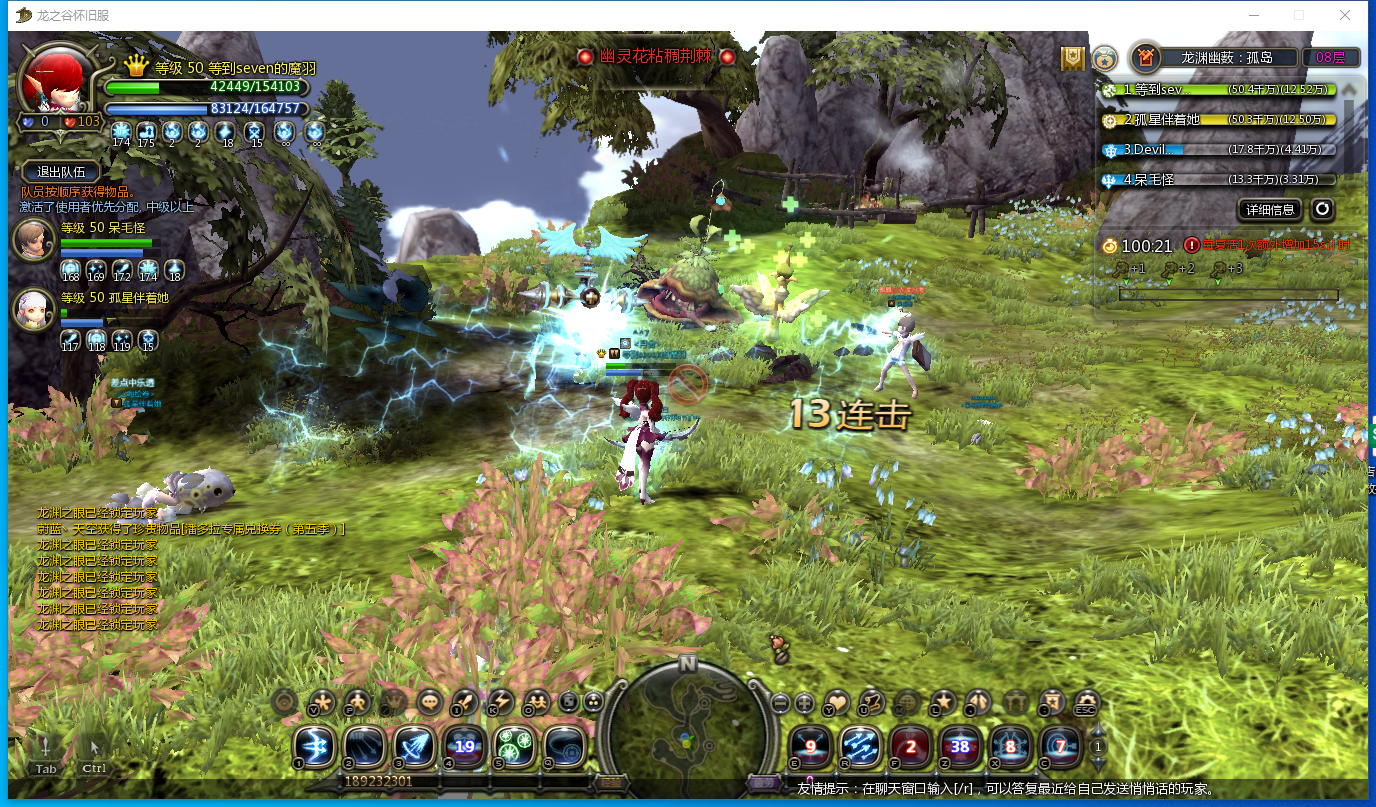Click the star pouch icon beside the banner
Image resolution: width=1376 pixels, height=807 pixels.
(x=1104, y=59)
